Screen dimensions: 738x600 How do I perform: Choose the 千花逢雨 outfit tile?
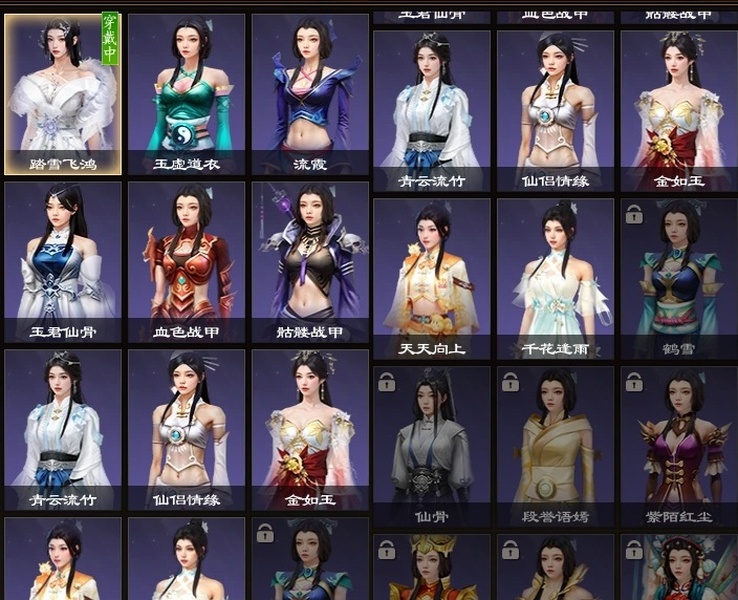click(x=555, y=278)
